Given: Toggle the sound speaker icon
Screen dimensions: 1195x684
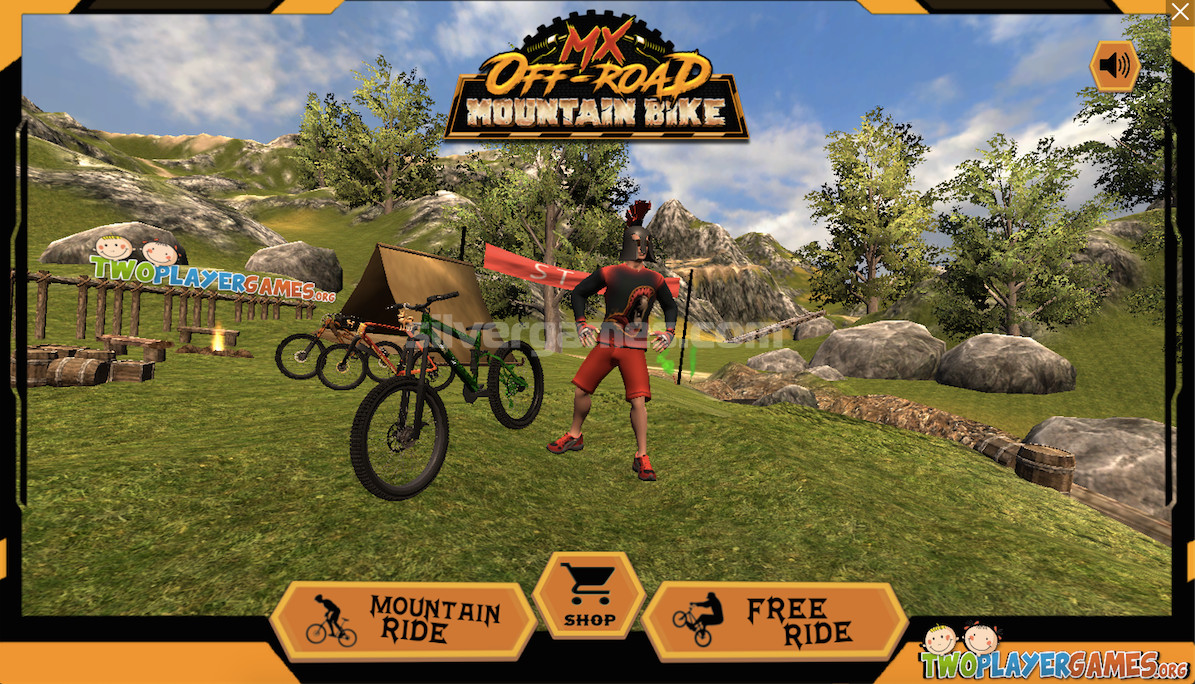Looking at the screenshot, I should tap(1114, 67).
